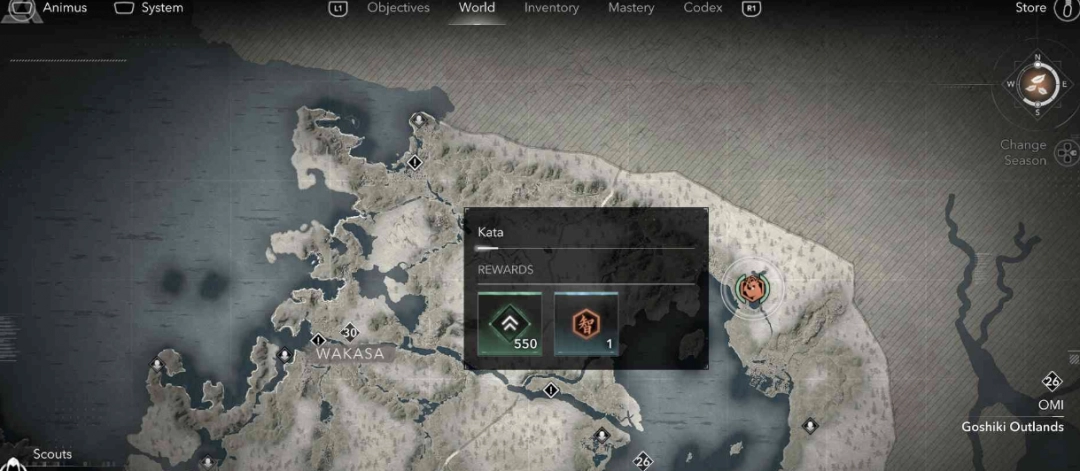Open the Objectives tab
1080x471 pixels.
[x=398, y=8]
